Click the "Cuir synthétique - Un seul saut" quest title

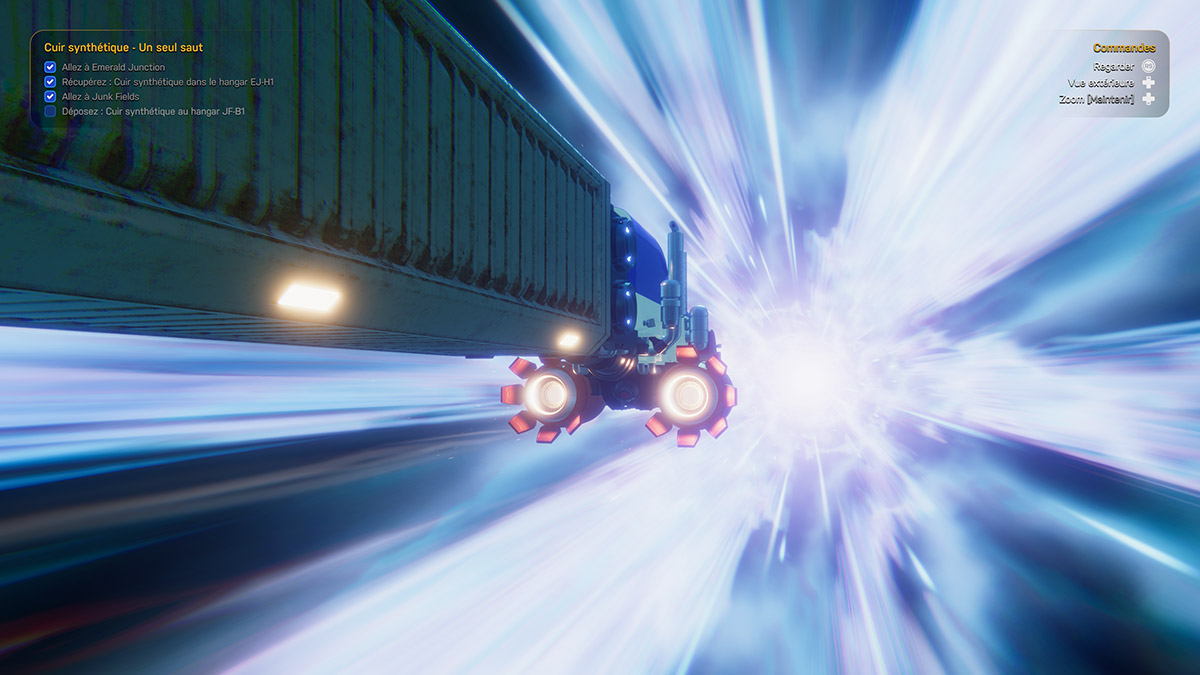tap(123, 47)
